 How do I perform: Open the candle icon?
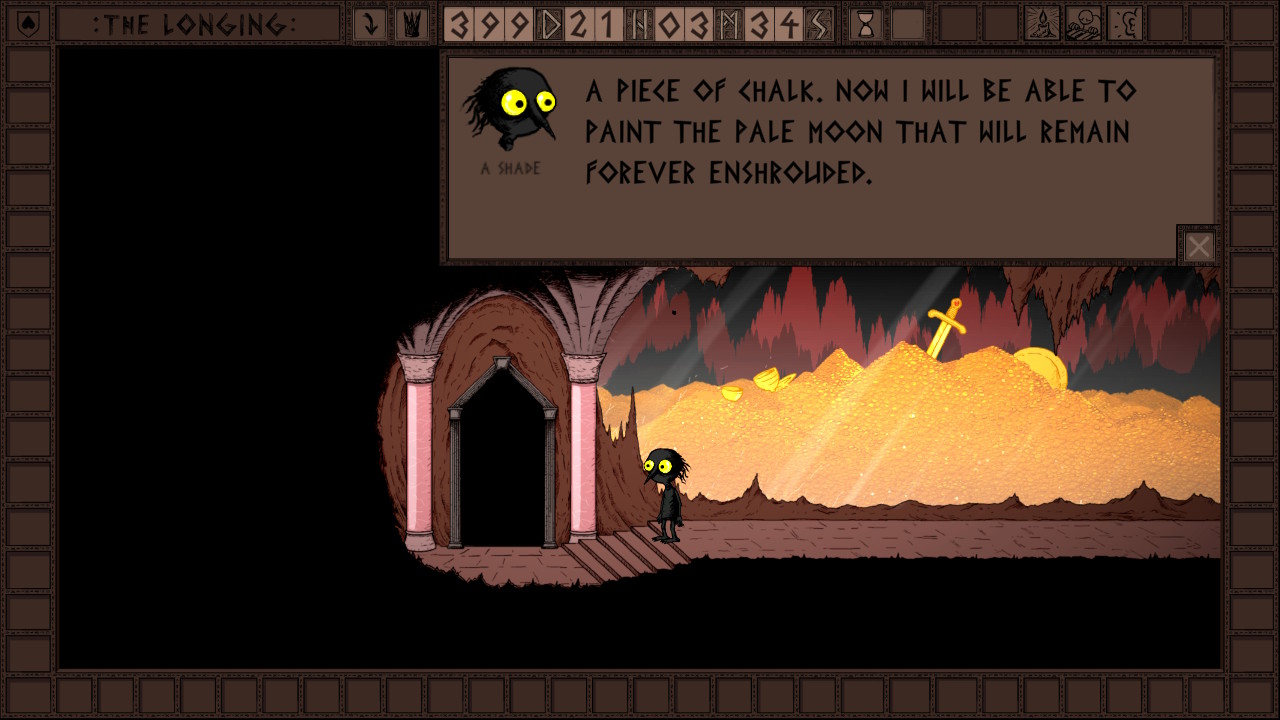tap(1042, 24)
